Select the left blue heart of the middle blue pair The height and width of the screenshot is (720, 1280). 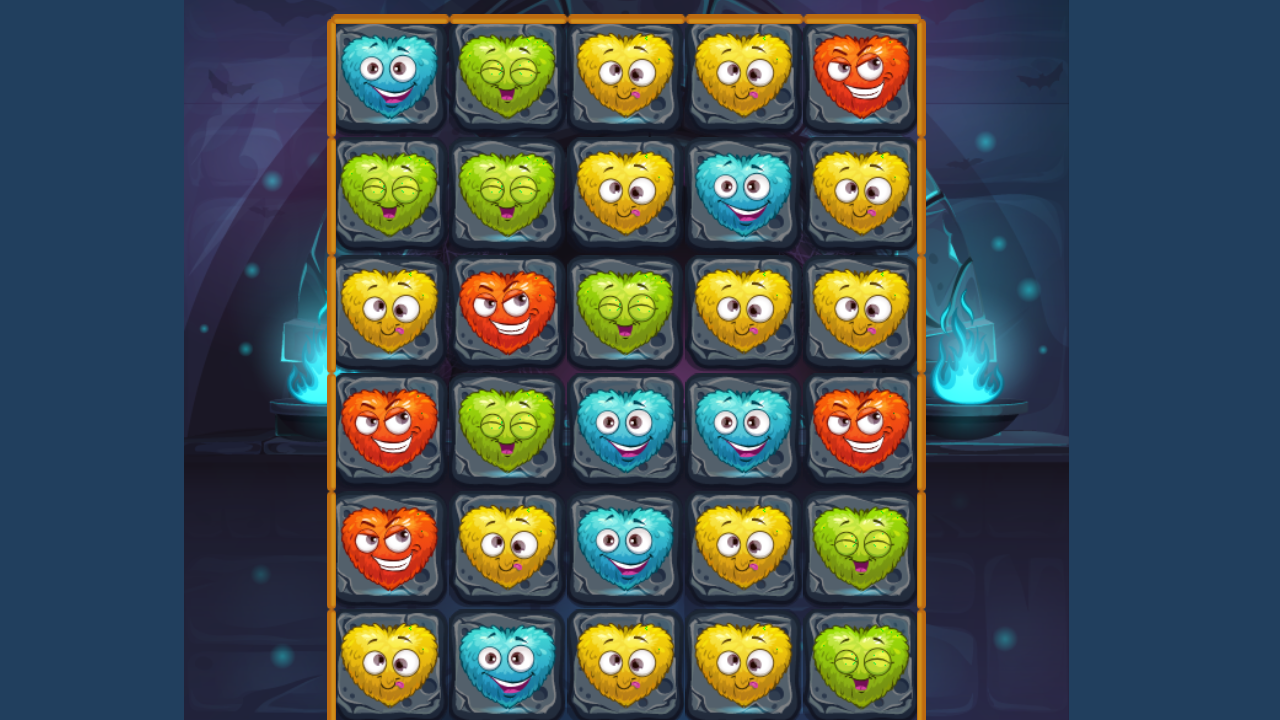tap(623, 429)
